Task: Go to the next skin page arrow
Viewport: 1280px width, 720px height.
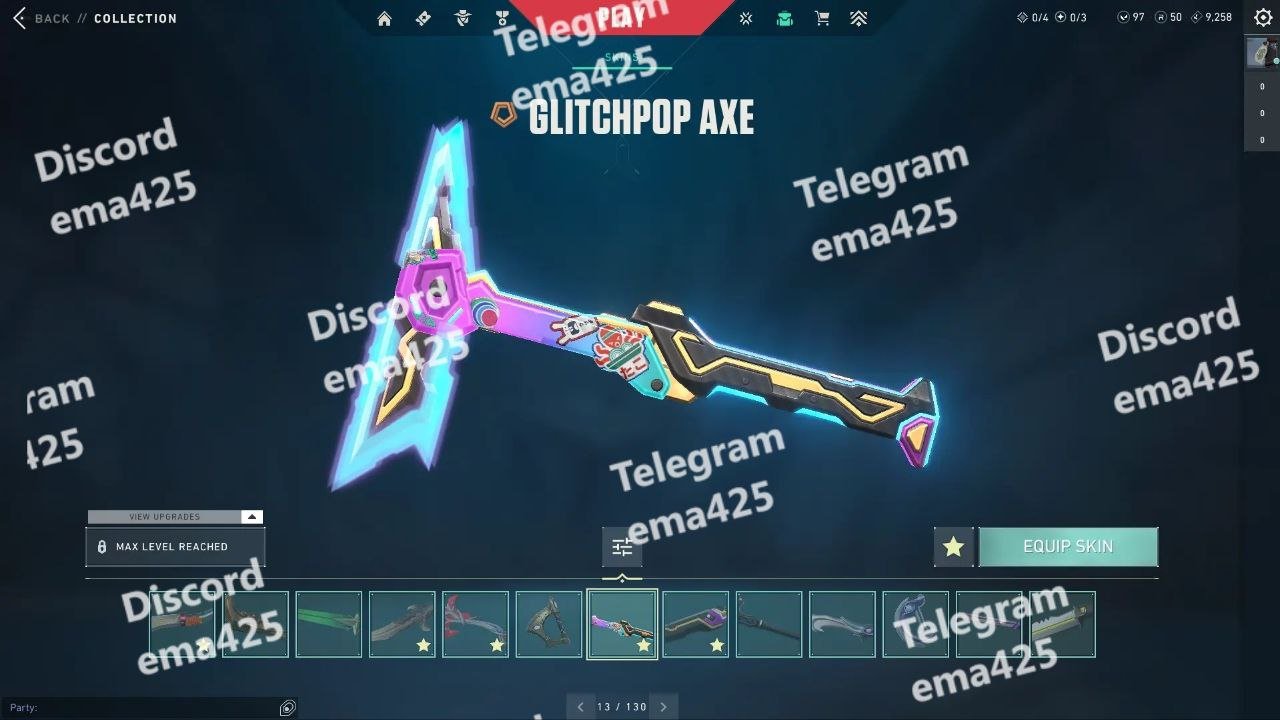Action: click(663, 707)
